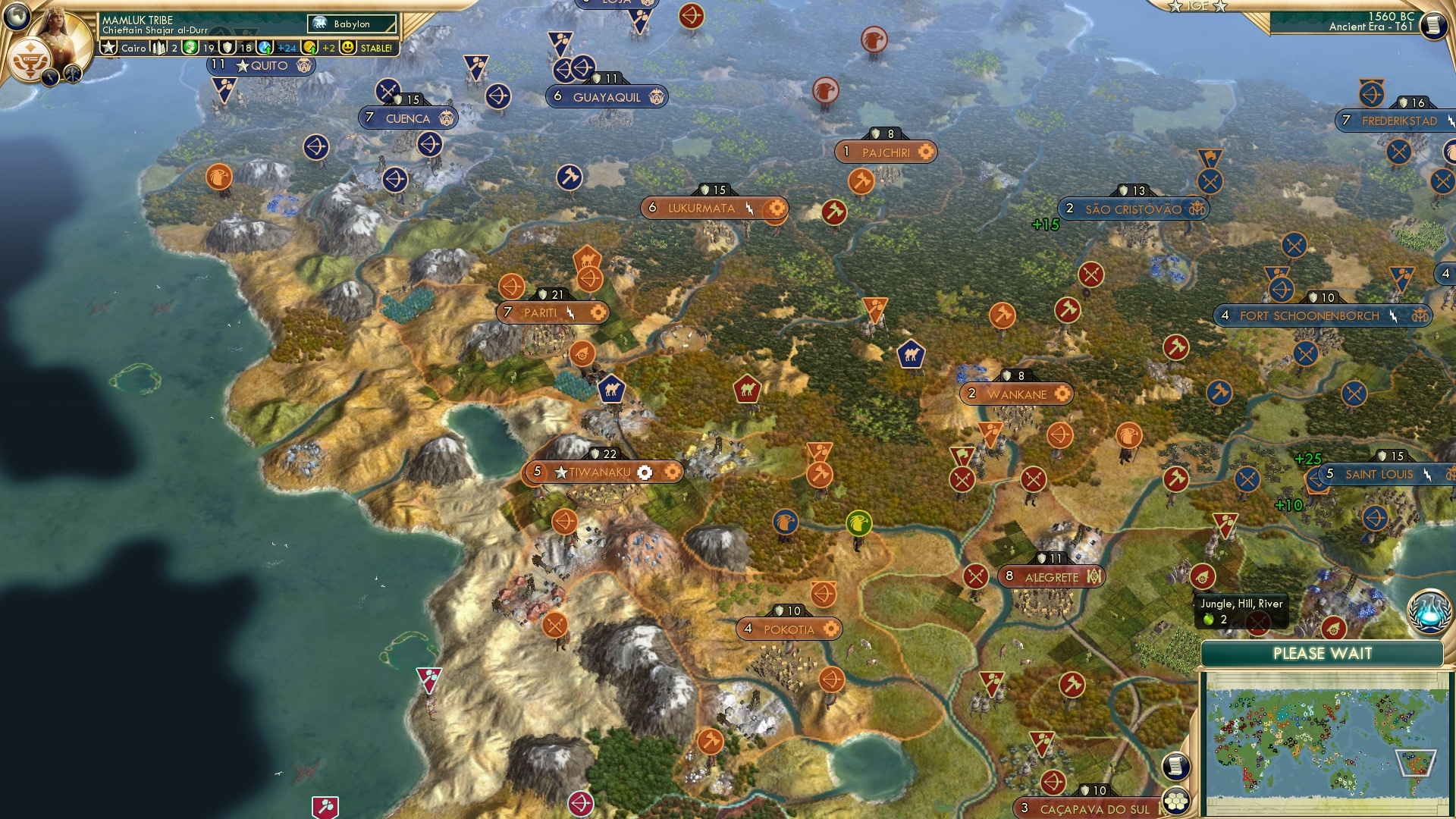
Task: Click the production gear on the Tiwanaku banner
Action: click(644, 472)
